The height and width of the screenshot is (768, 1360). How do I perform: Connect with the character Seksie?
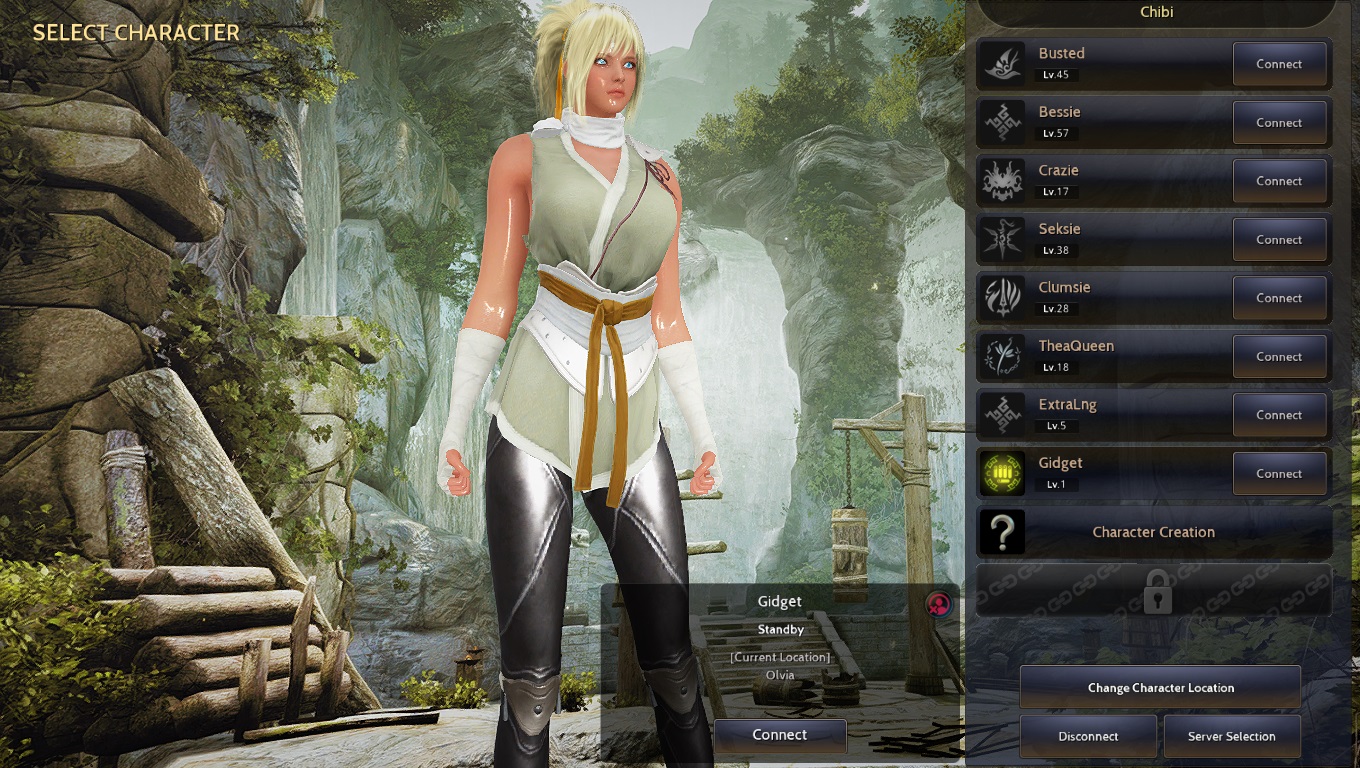[1279, 240]
